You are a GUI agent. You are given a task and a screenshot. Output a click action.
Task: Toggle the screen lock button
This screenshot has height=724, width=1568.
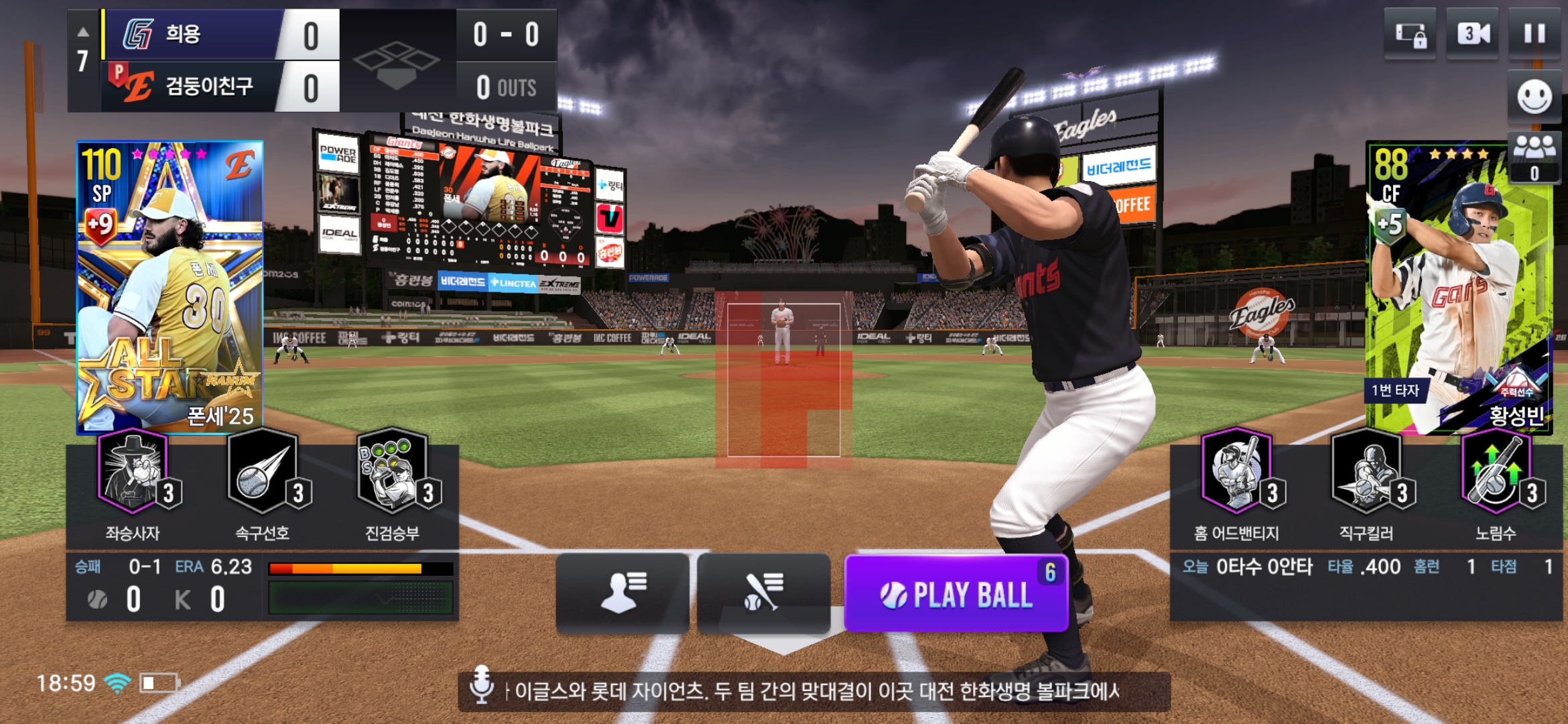point(1410,35)
